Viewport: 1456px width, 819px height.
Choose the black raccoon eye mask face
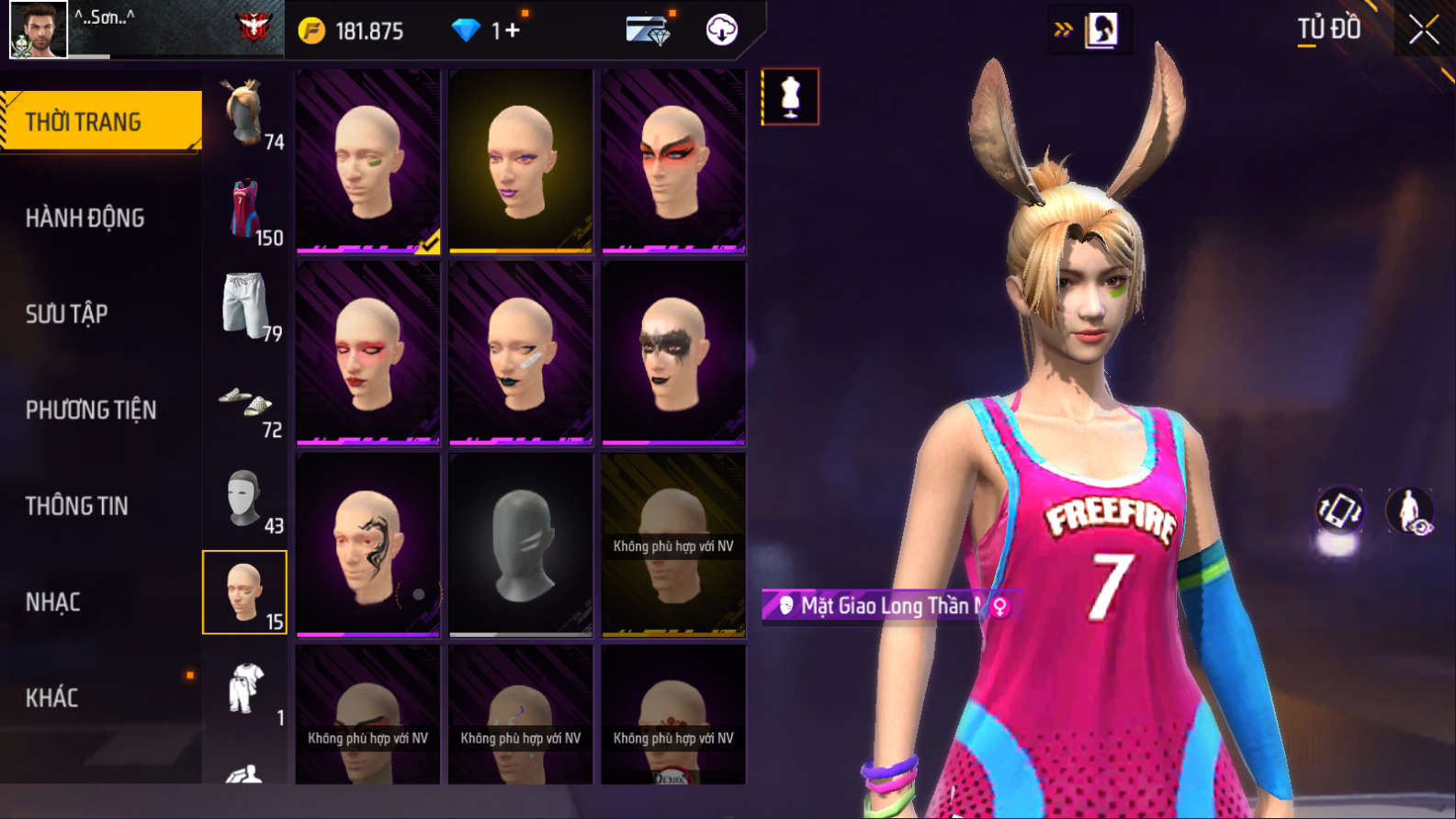(x=673, y=353)
